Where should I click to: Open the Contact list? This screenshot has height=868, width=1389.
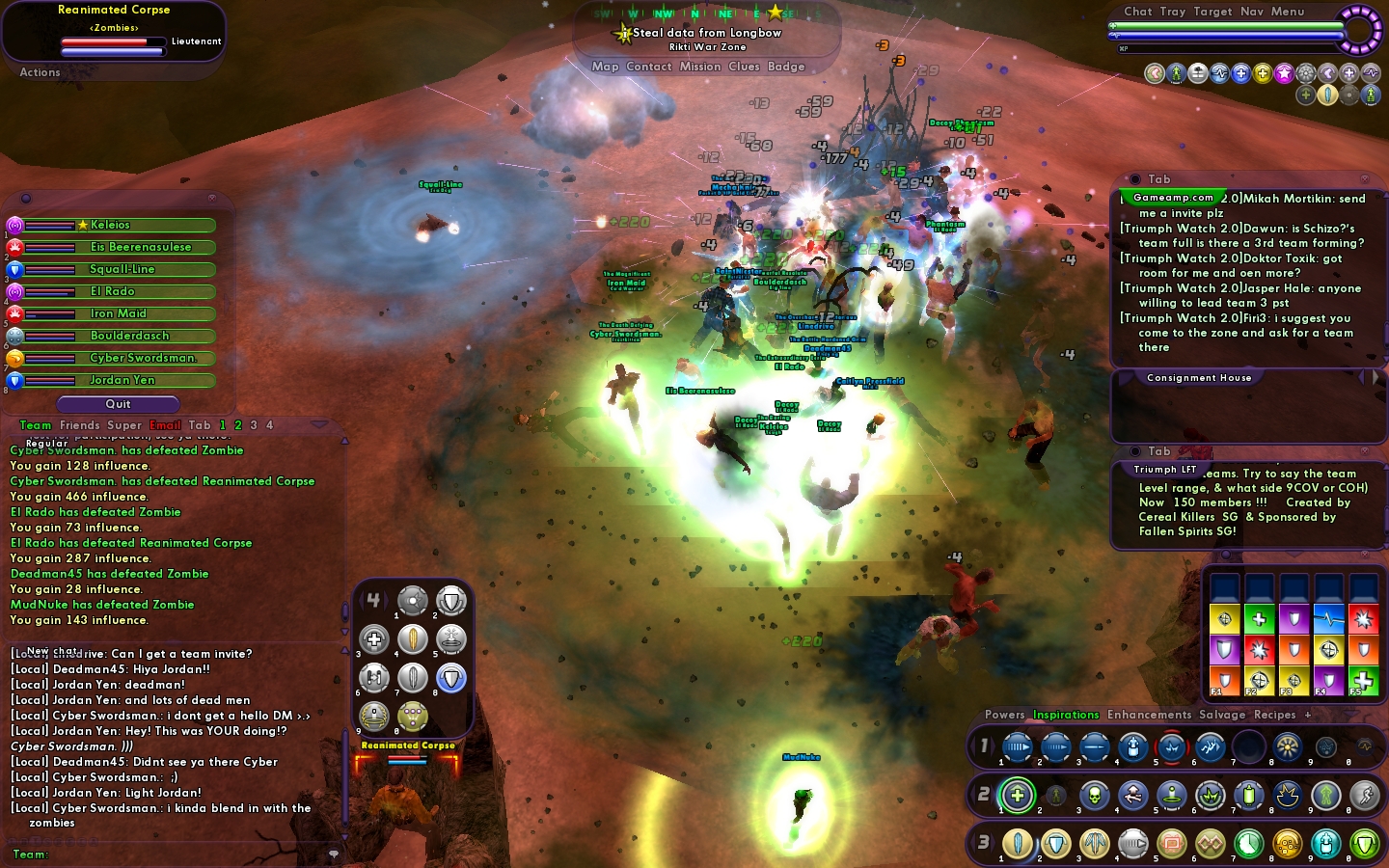click(x=648, y=67)
